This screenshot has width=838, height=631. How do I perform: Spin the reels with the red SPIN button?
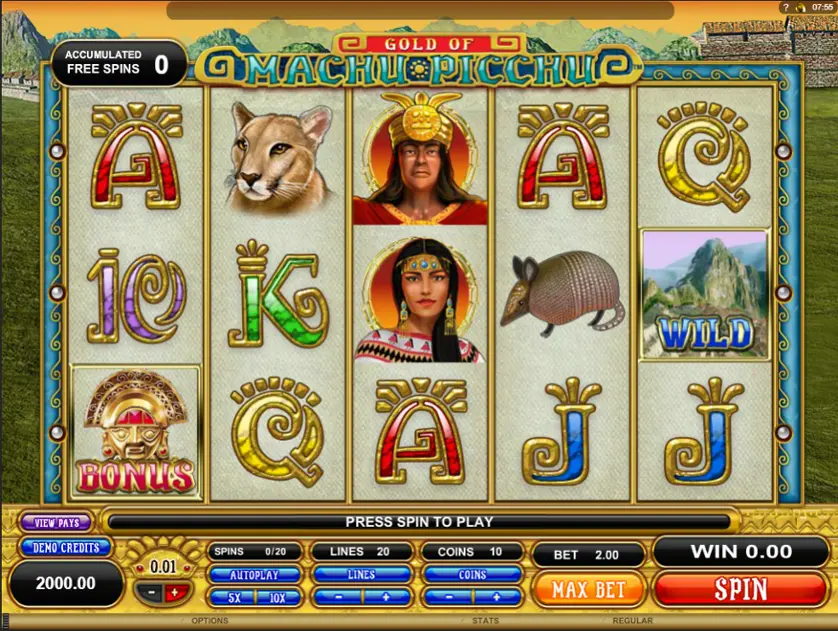(x=741, y=589)
